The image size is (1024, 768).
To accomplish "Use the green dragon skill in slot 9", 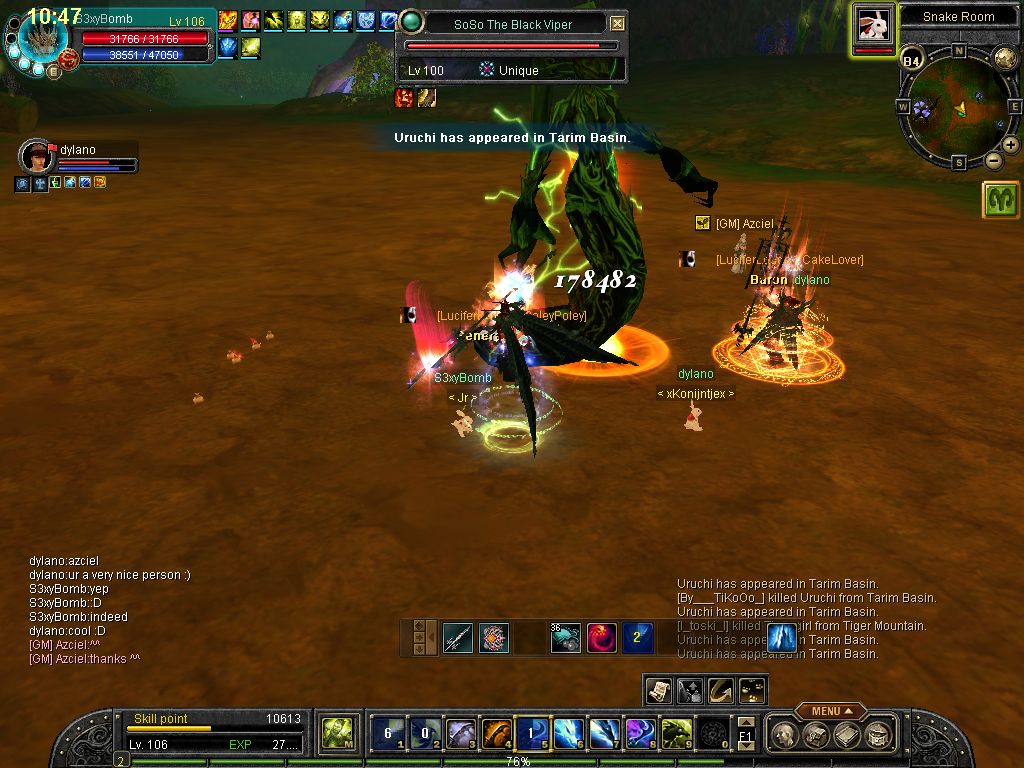I will (676, 734).
